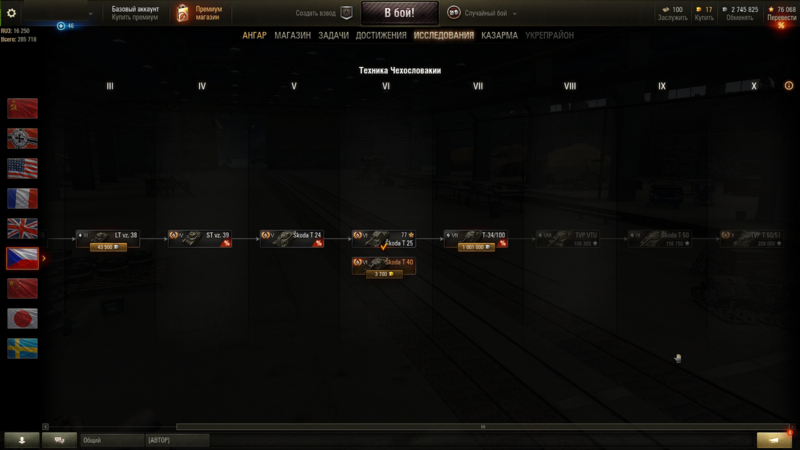Choose the Škoda T 40 premium tank
Screen dimensions: 800x450
384,263
